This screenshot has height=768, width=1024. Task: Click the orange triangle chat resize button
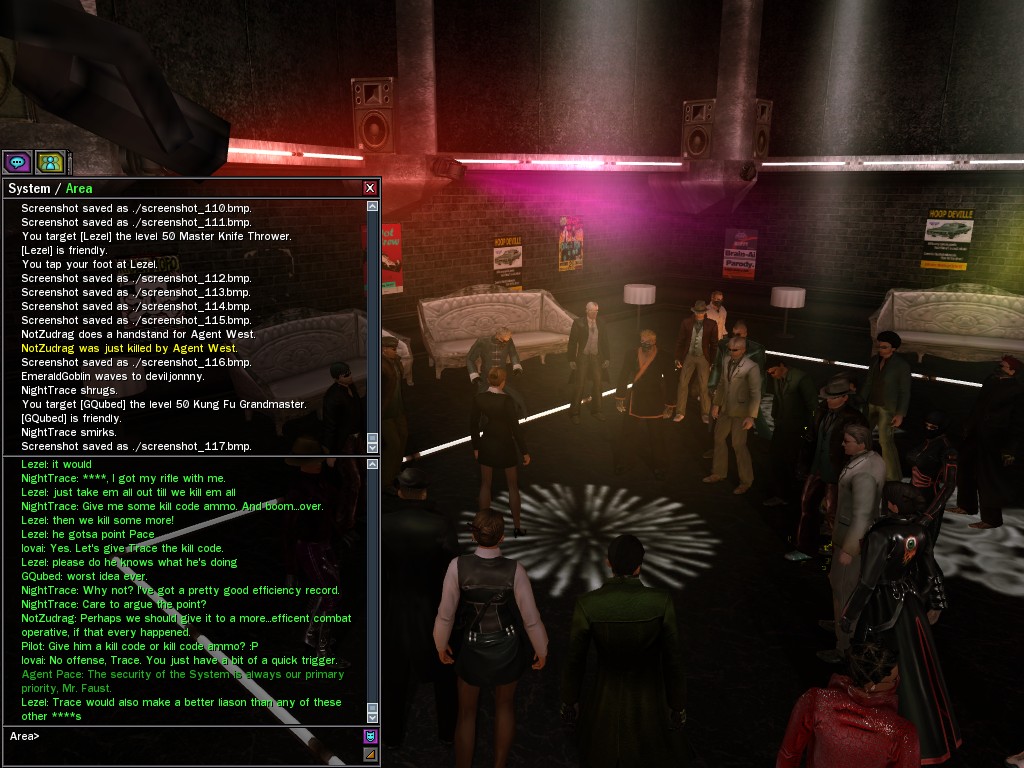[370, 753]
